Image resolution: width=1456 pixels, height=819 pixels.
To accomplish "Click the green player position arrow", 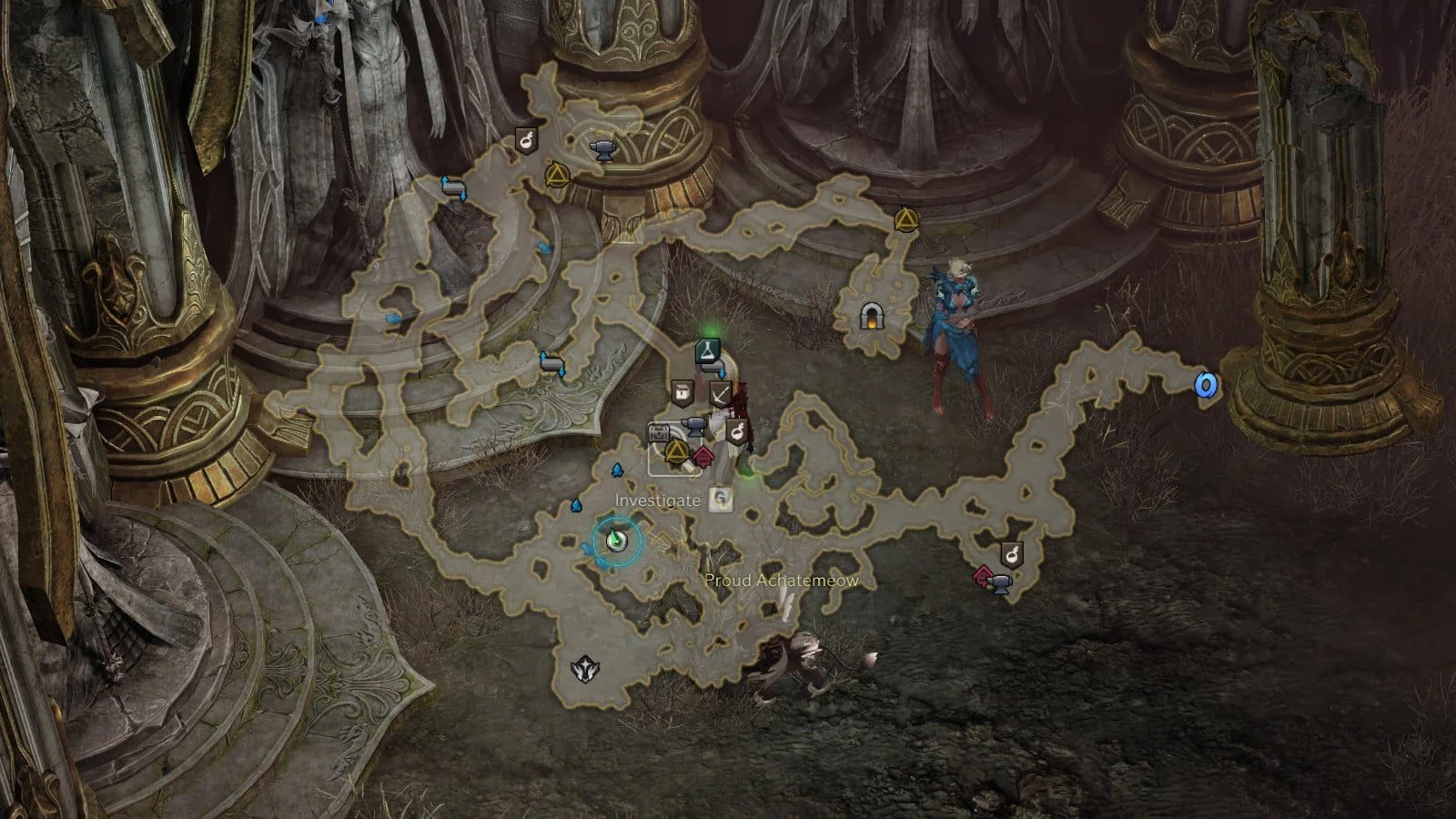I will 617,541.
